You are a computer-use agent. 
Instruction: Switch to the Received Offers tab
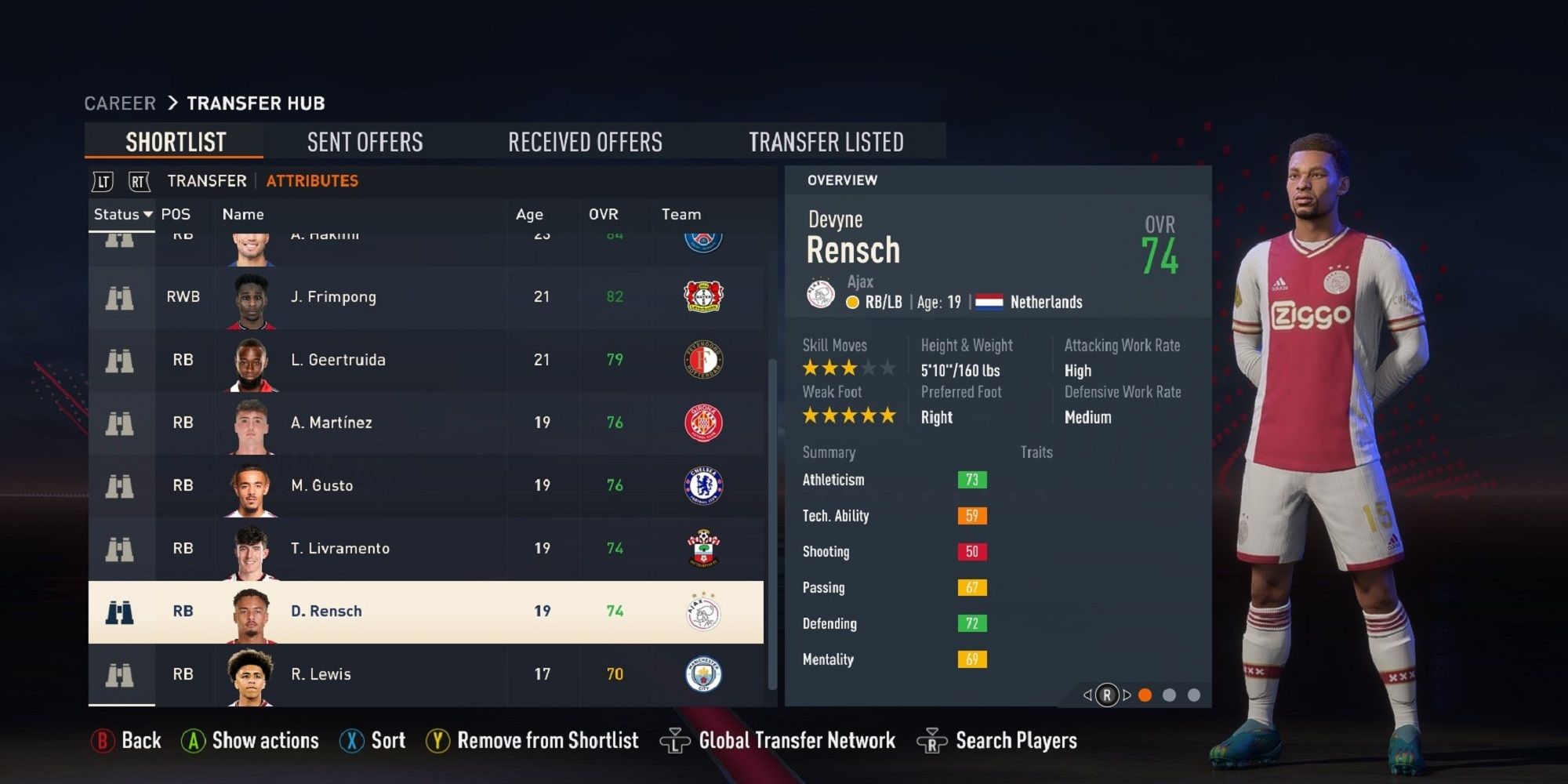pos(585,142)
